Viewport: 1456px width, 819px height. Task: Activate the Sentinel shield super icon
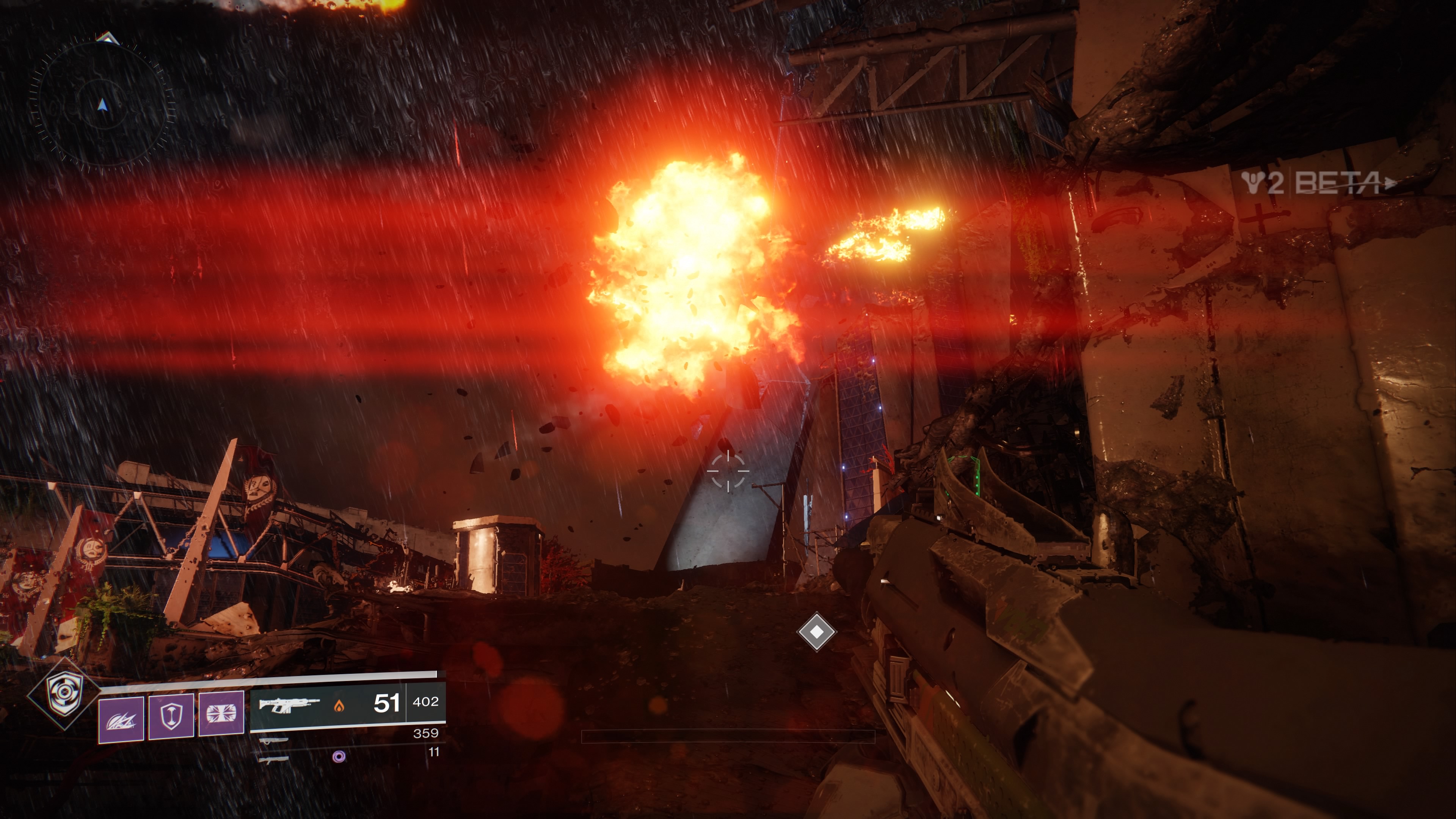coord(64,693)
